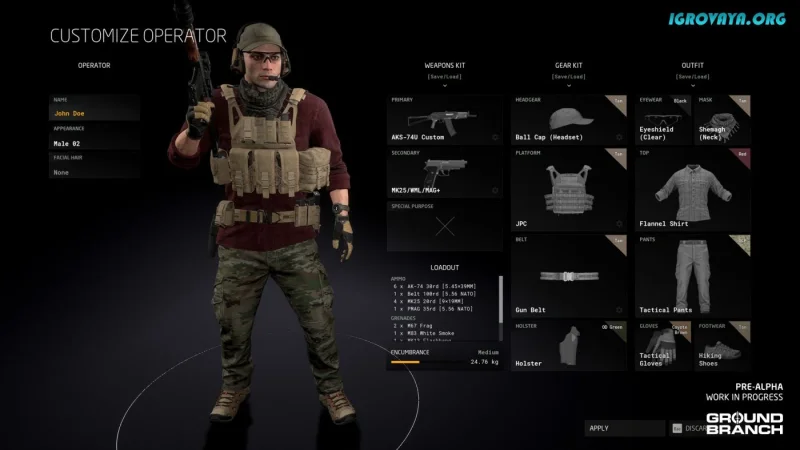
Task: Apply the operator customization
Action: click(625, 428)
